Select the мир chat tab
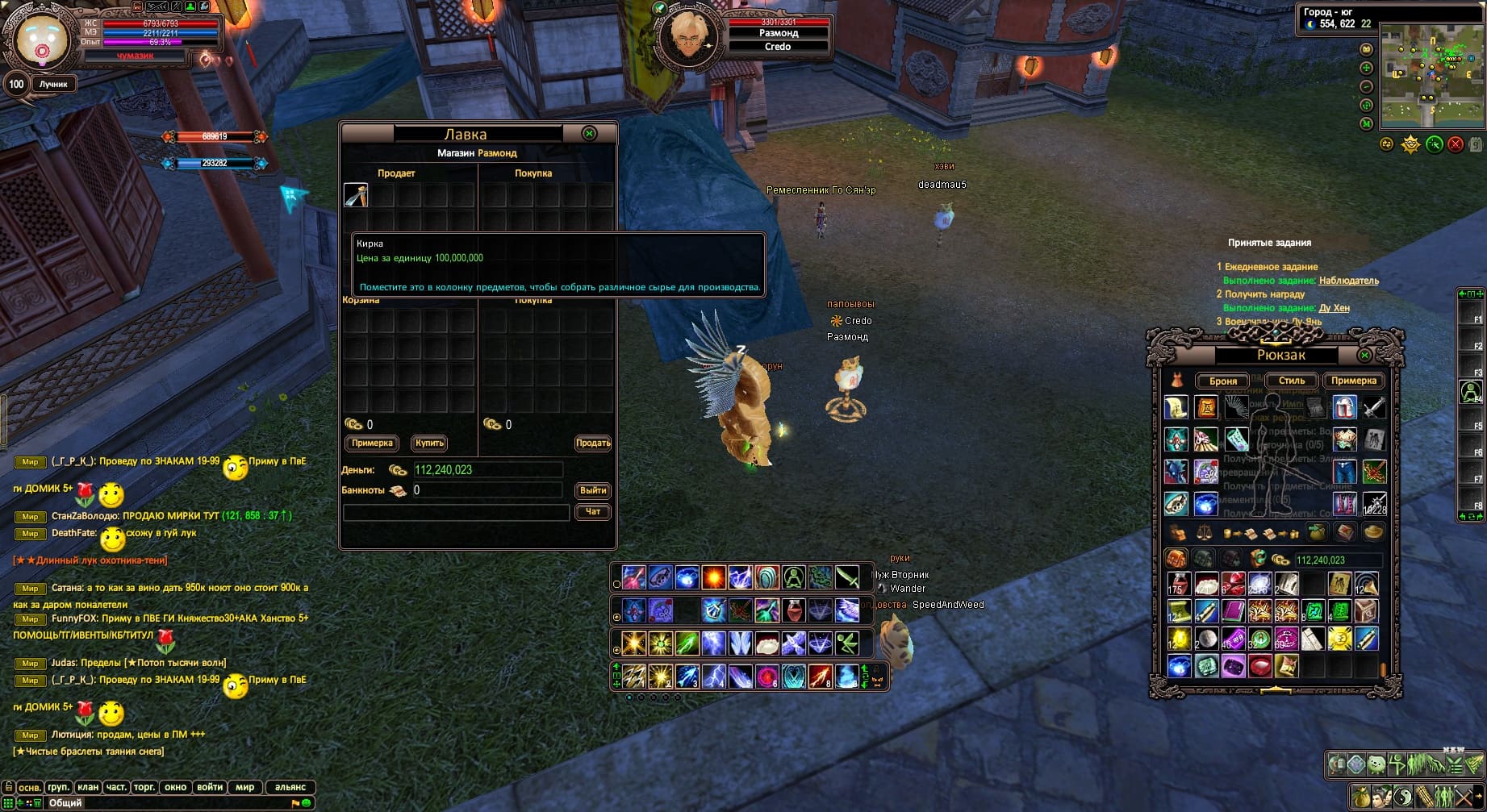The height and width of the screenshot is (812, 1487). (x=245, y=787)
